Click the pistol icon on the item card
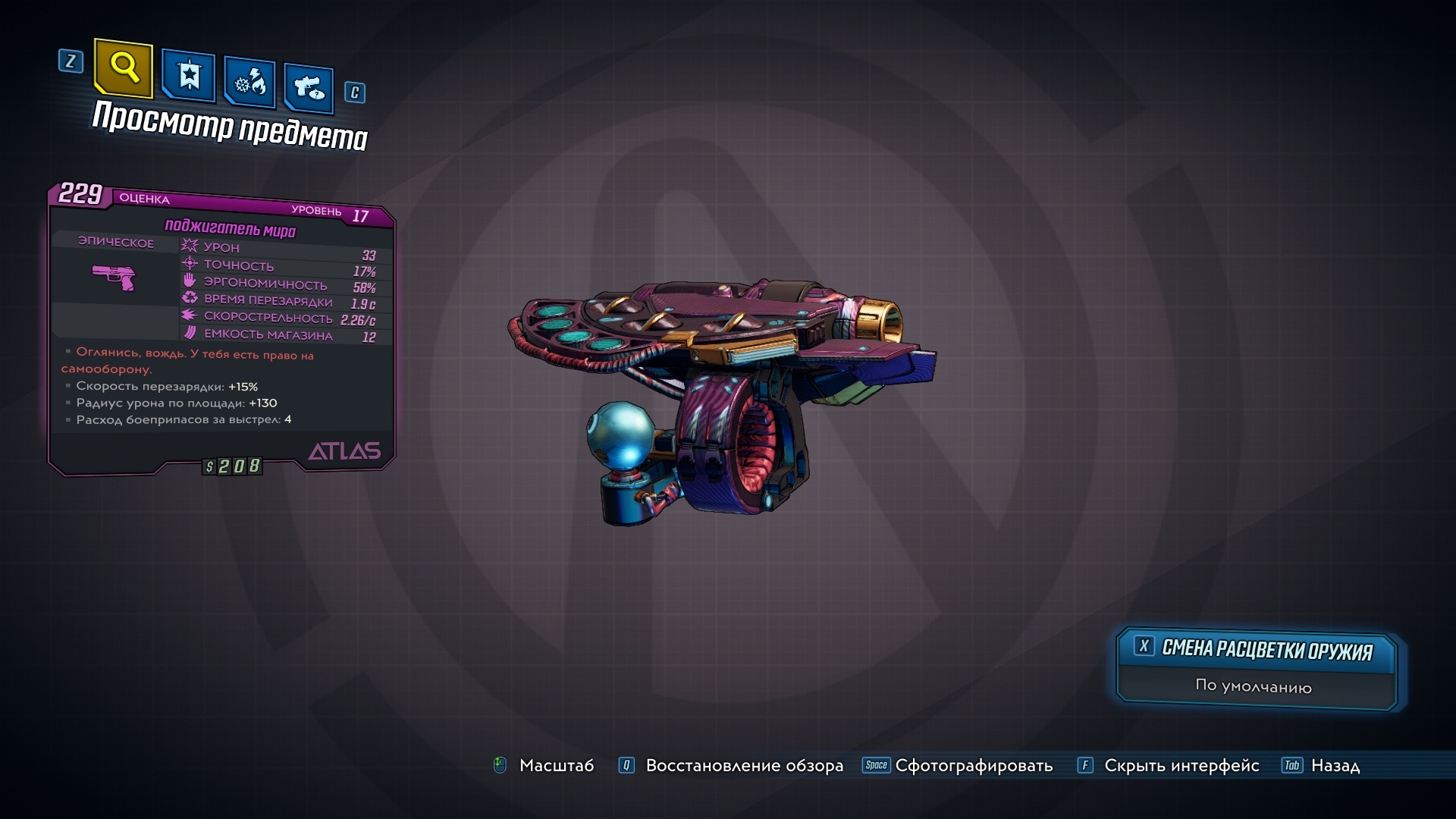The width and height of the screenshot is (1456, 819). (115, 279)
